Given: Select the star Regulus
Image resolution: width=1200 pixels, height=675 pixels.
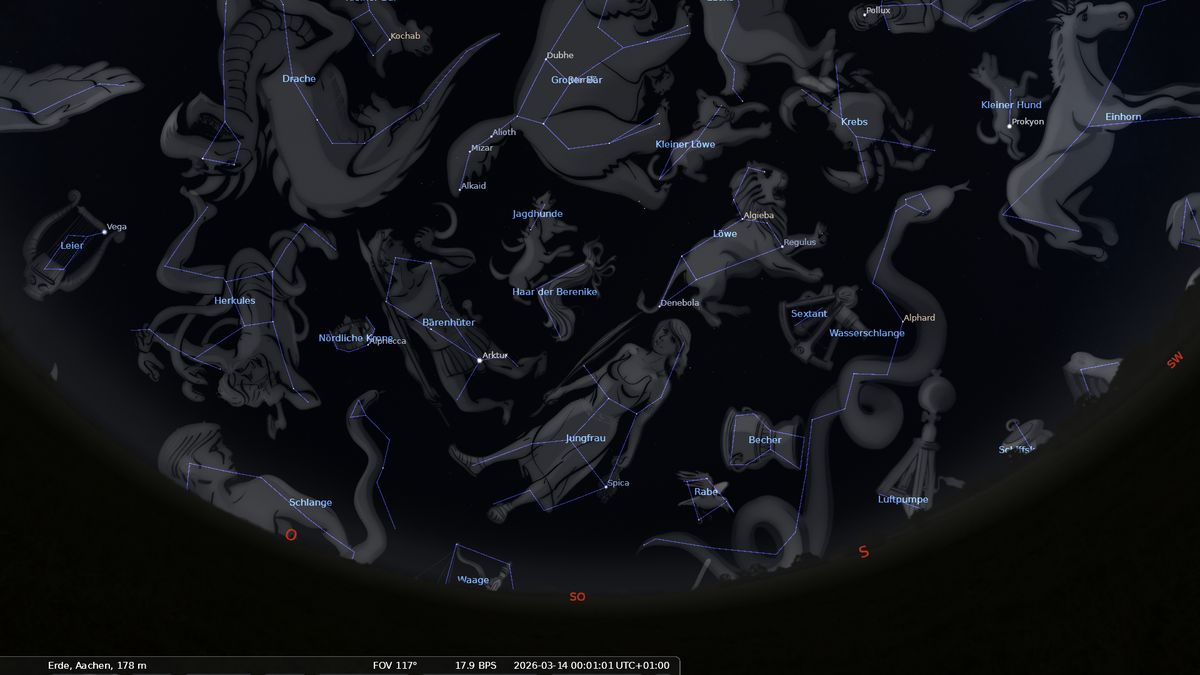Looking at the screenshot, I should tap(781, 246).
